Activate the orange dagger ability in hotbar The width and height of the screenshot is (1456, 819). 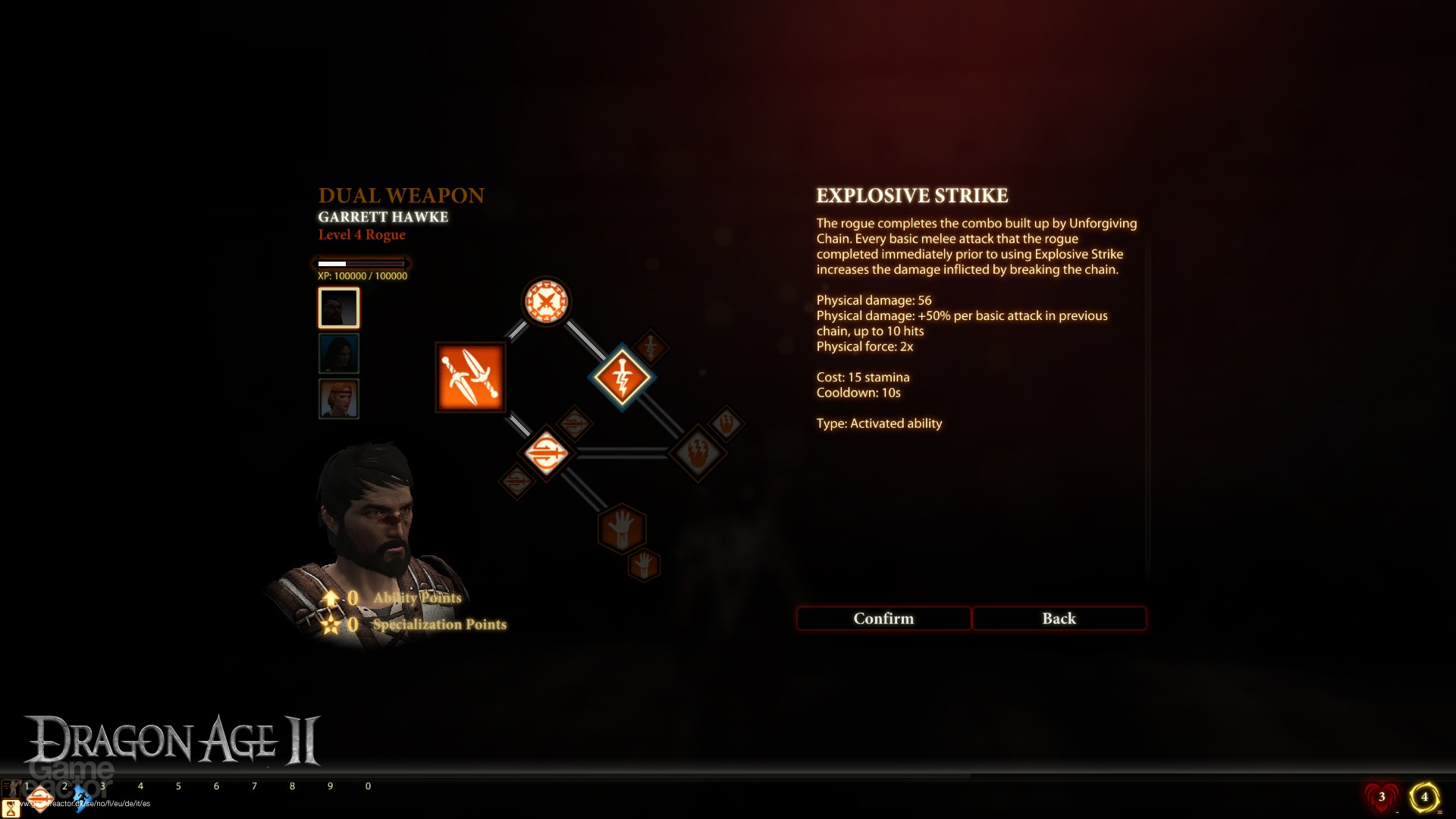[x=41, y=799]
